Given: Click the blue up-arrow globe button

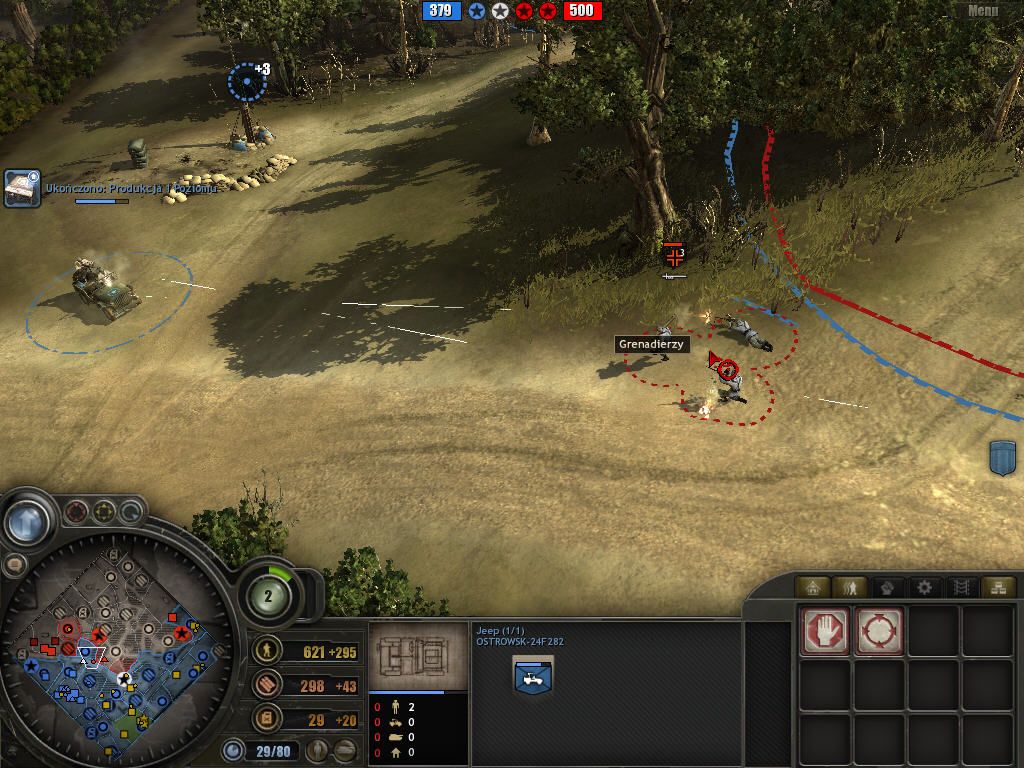Looking at the screenshot, I should (x=27, y=521).
